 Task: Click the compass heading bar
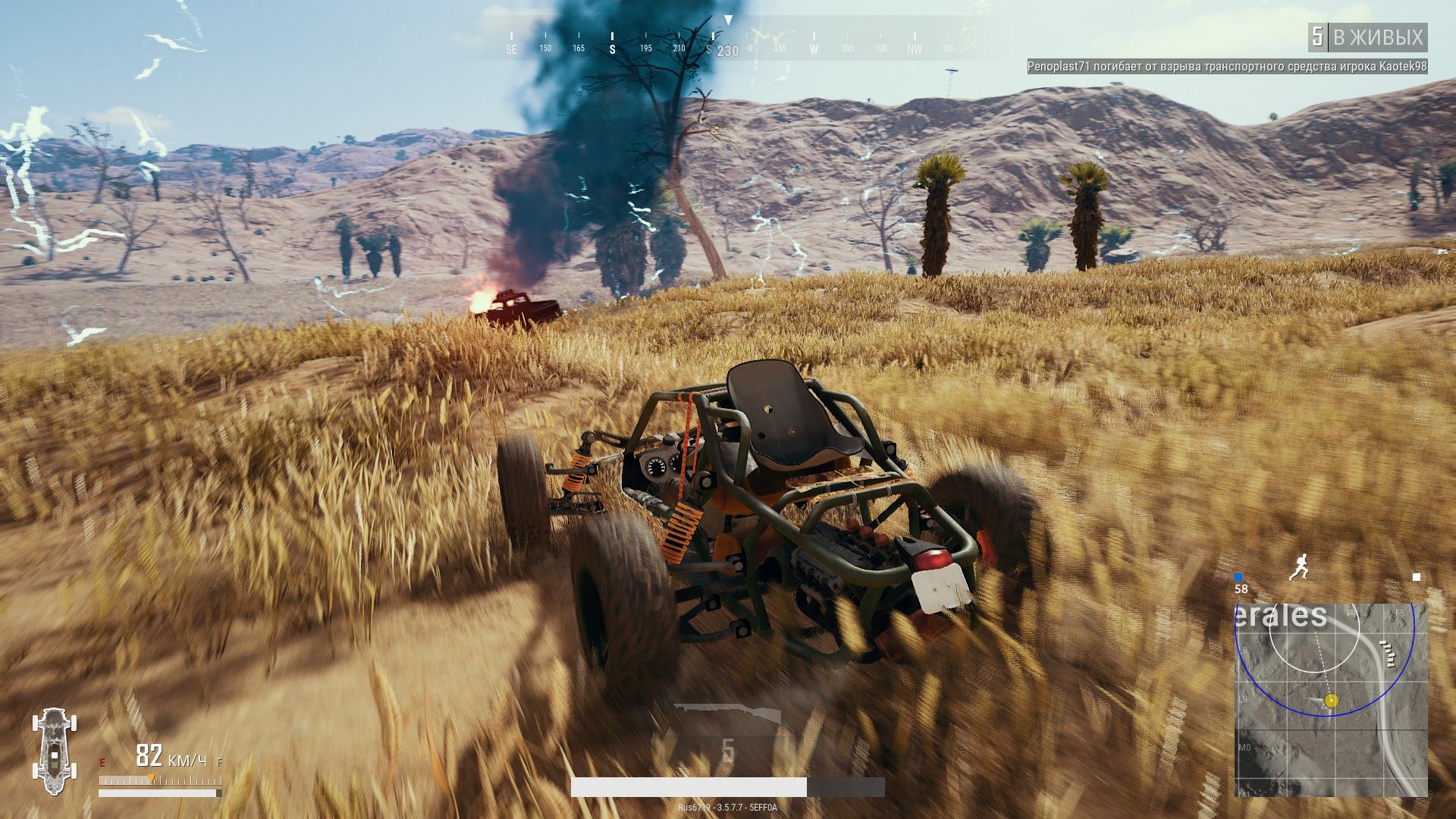(x=728, y=42)
